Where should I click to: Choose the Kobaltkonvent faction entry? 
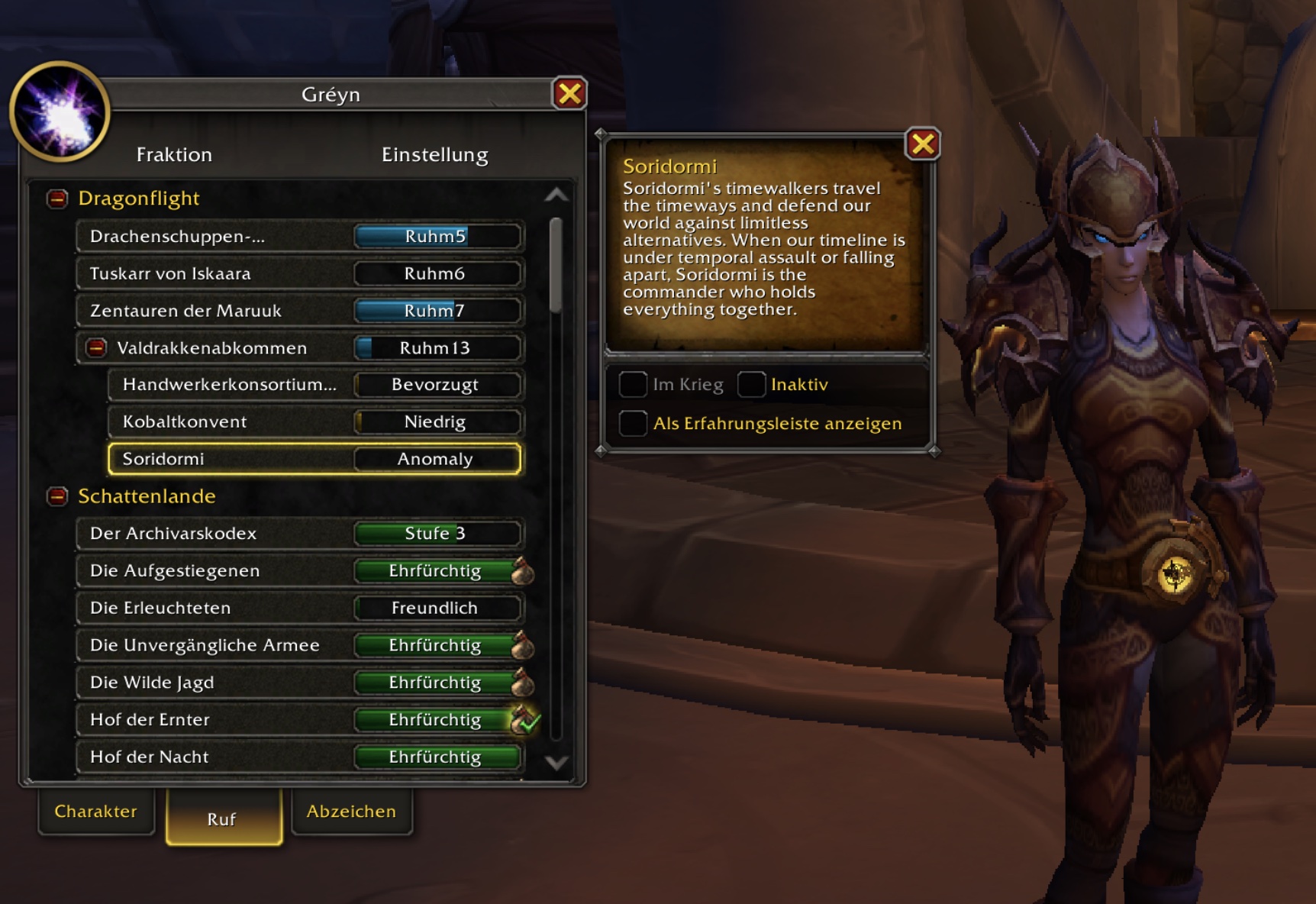pyautogui.click(x=314, y=421)
